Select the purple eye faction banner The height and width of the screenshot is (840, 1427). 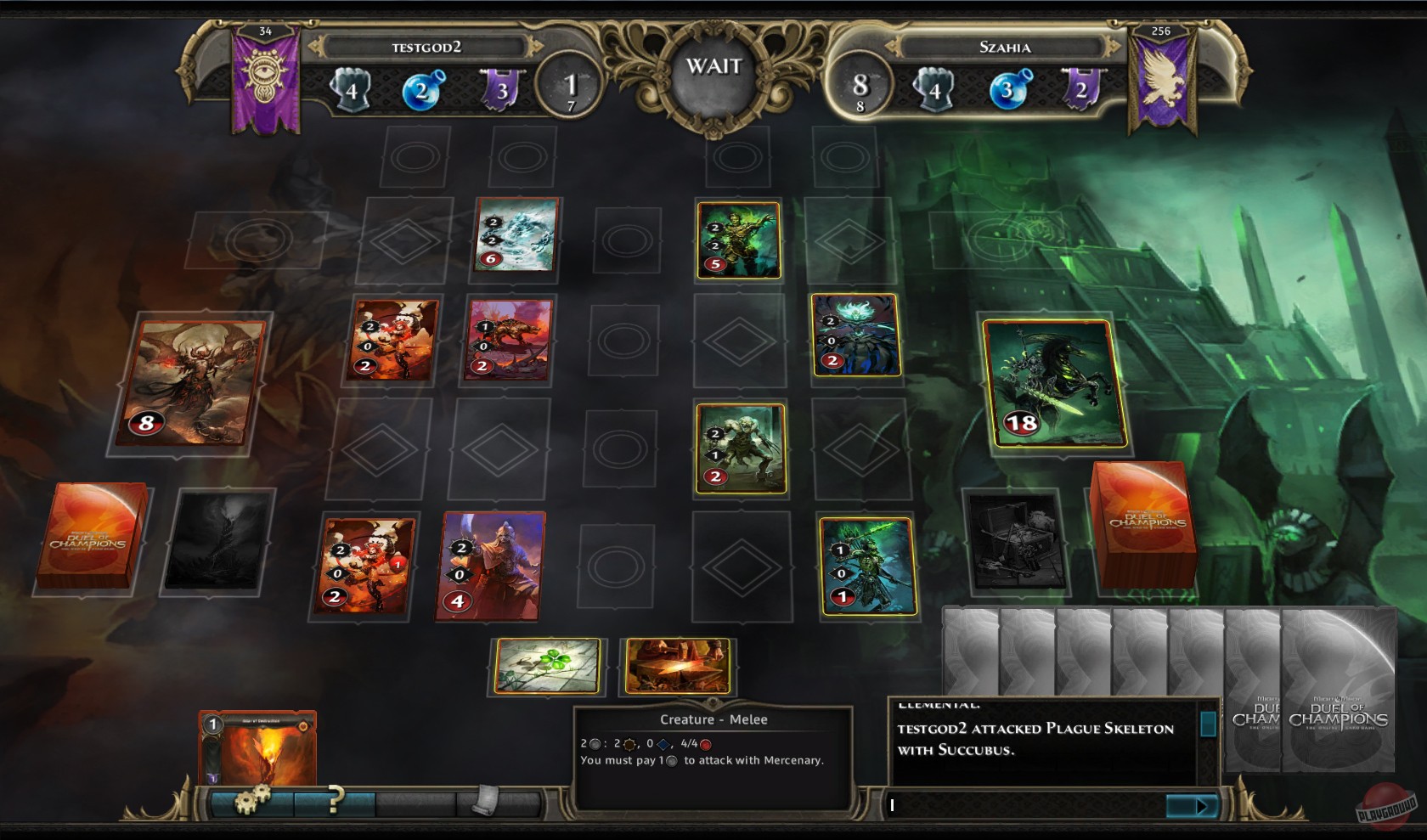pos(263,72)
